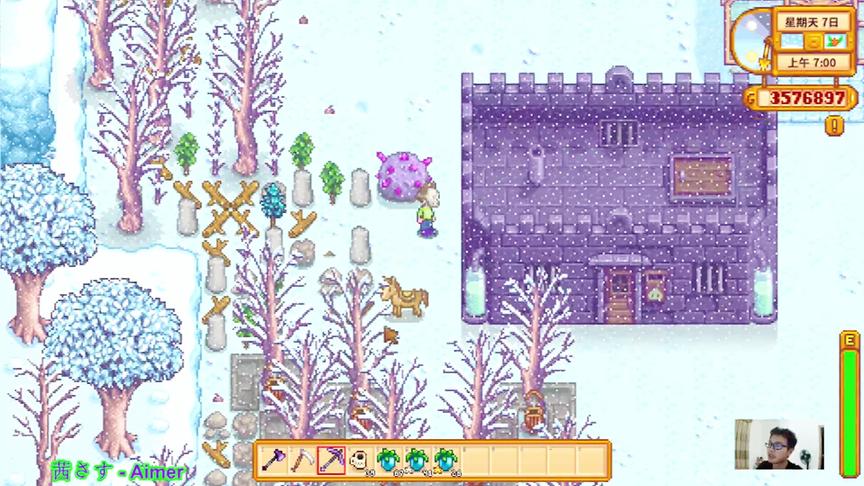
Task: Select the axe in the hotbar
Action: tap(273, 461)
